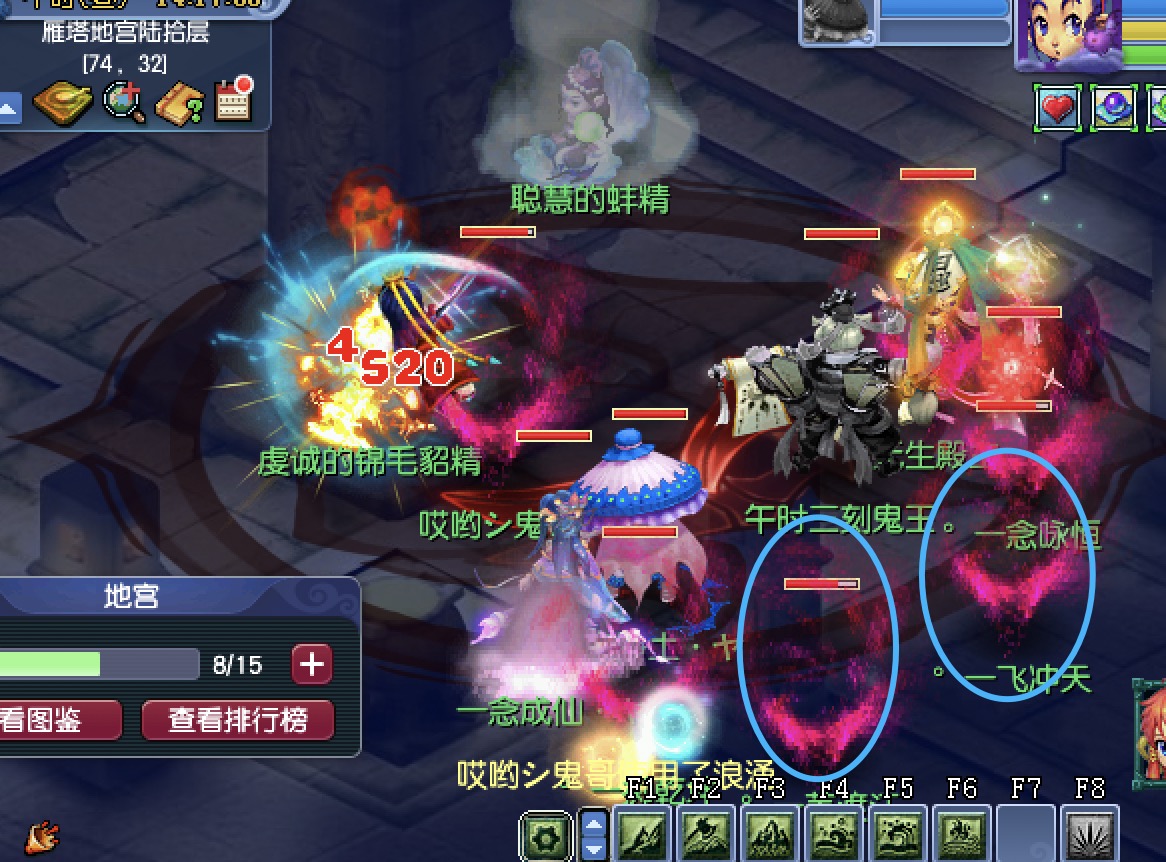This screenshot has height=862, width=1166.
Task: Trigger the F4 wave skill
Action: click(x=832, y=833)
